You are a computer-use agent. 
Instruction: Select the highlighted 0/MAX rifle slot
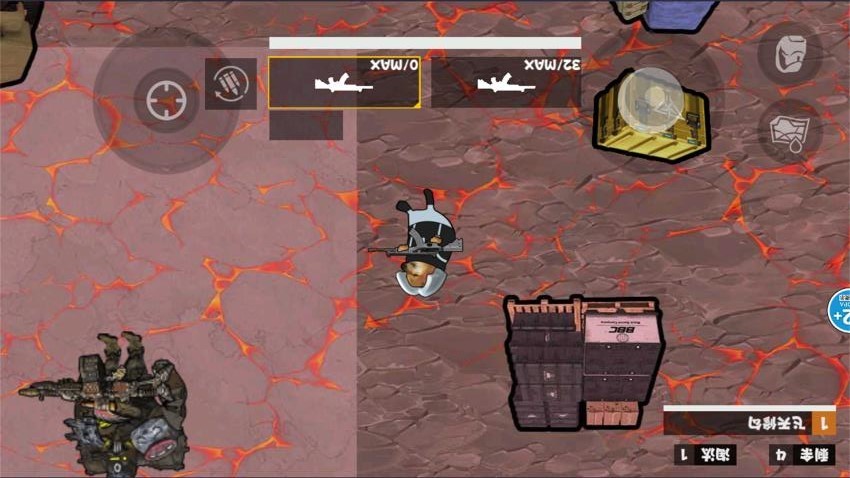point(344,82)
